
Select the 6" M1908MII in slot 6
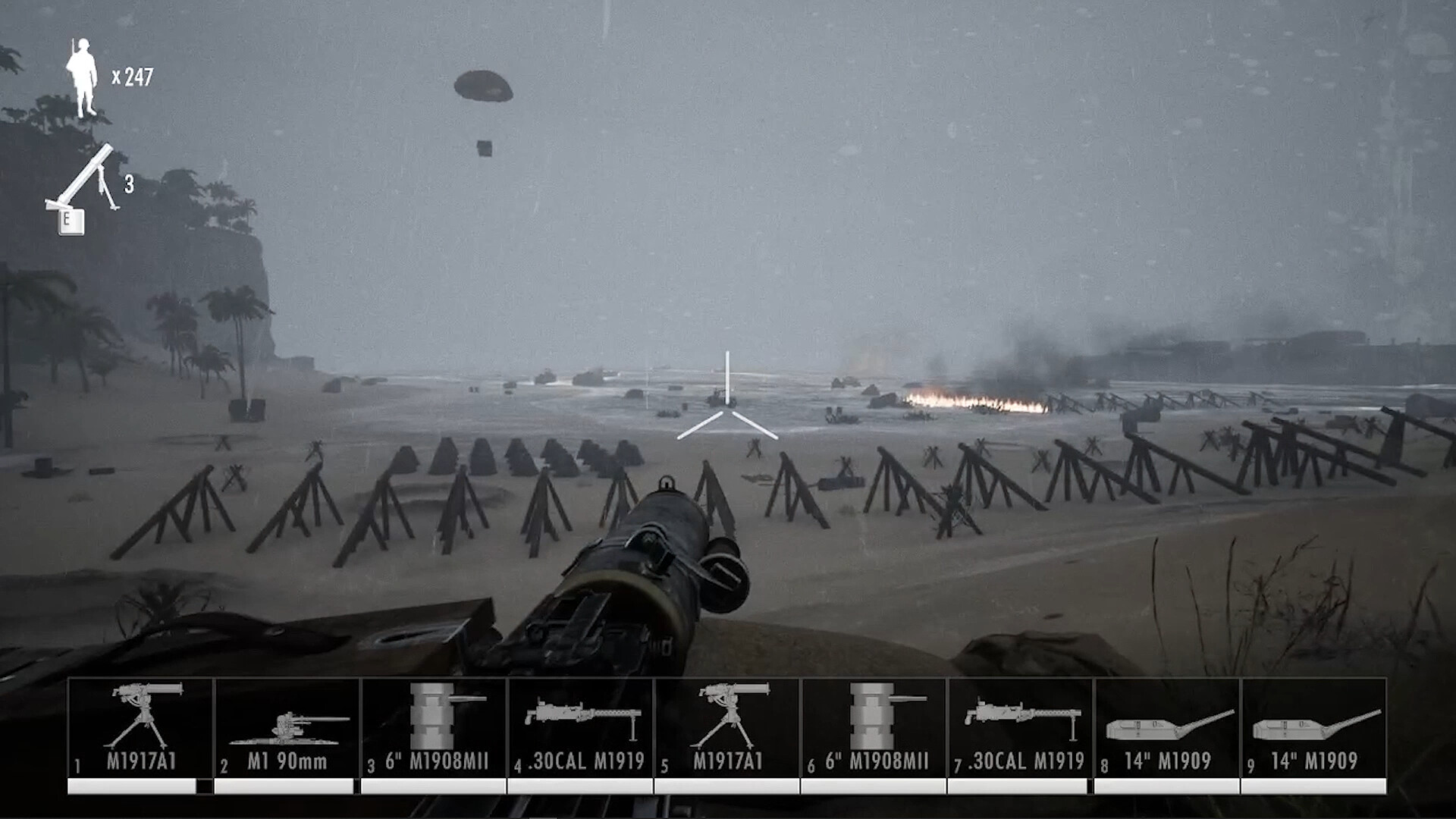tap(876, 720)
